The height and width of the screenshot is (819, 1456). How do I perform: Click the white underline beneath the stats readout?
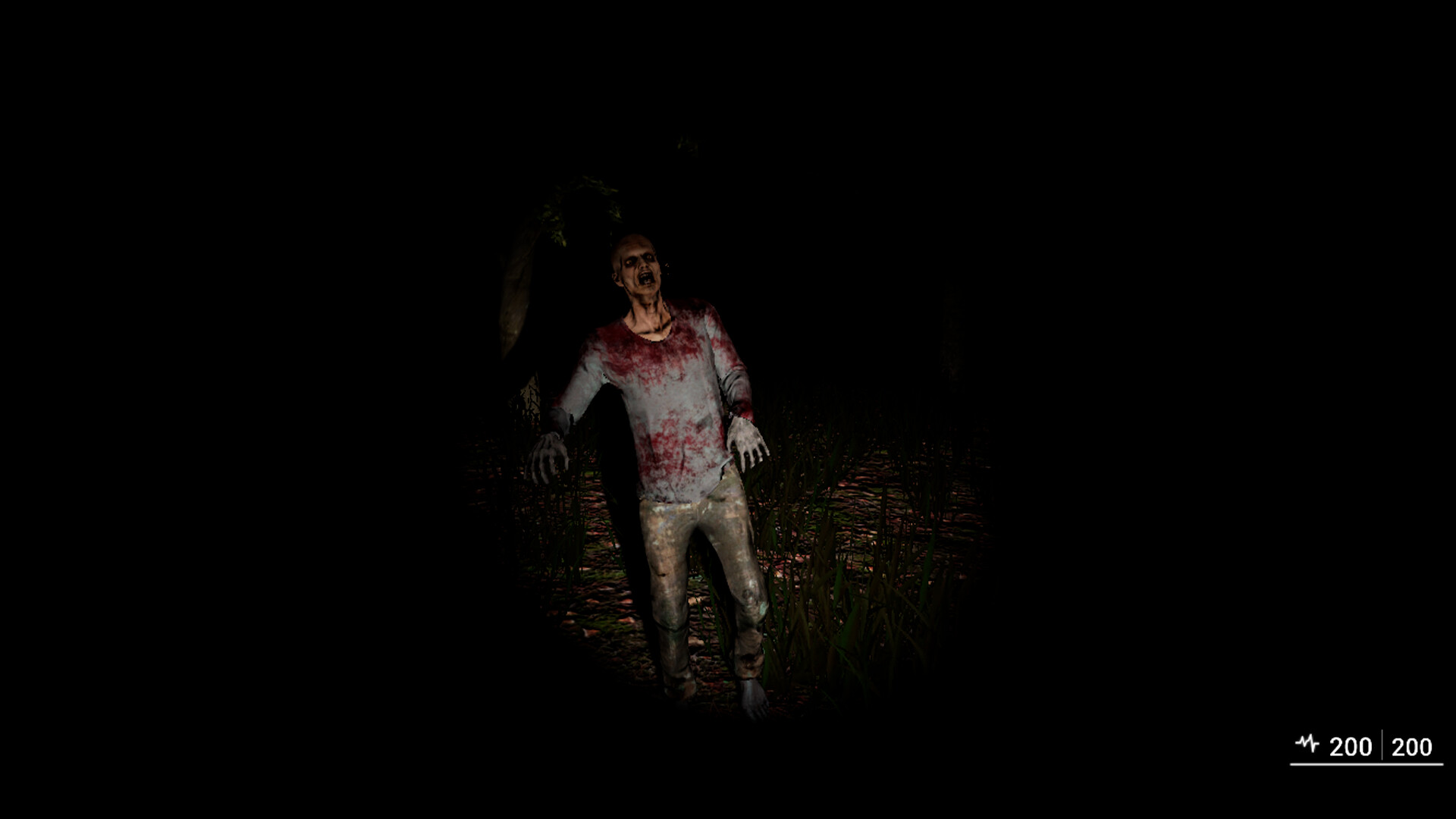(x=1361, y=764)
